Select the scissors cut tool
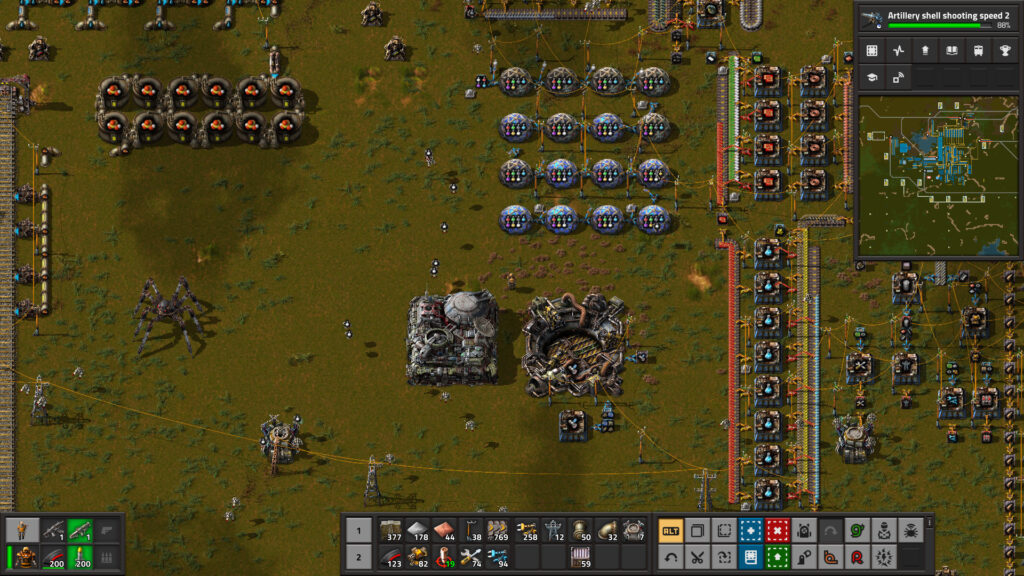Image resolution: width=1024 pixels, height=576 pixels. [697, 557]
